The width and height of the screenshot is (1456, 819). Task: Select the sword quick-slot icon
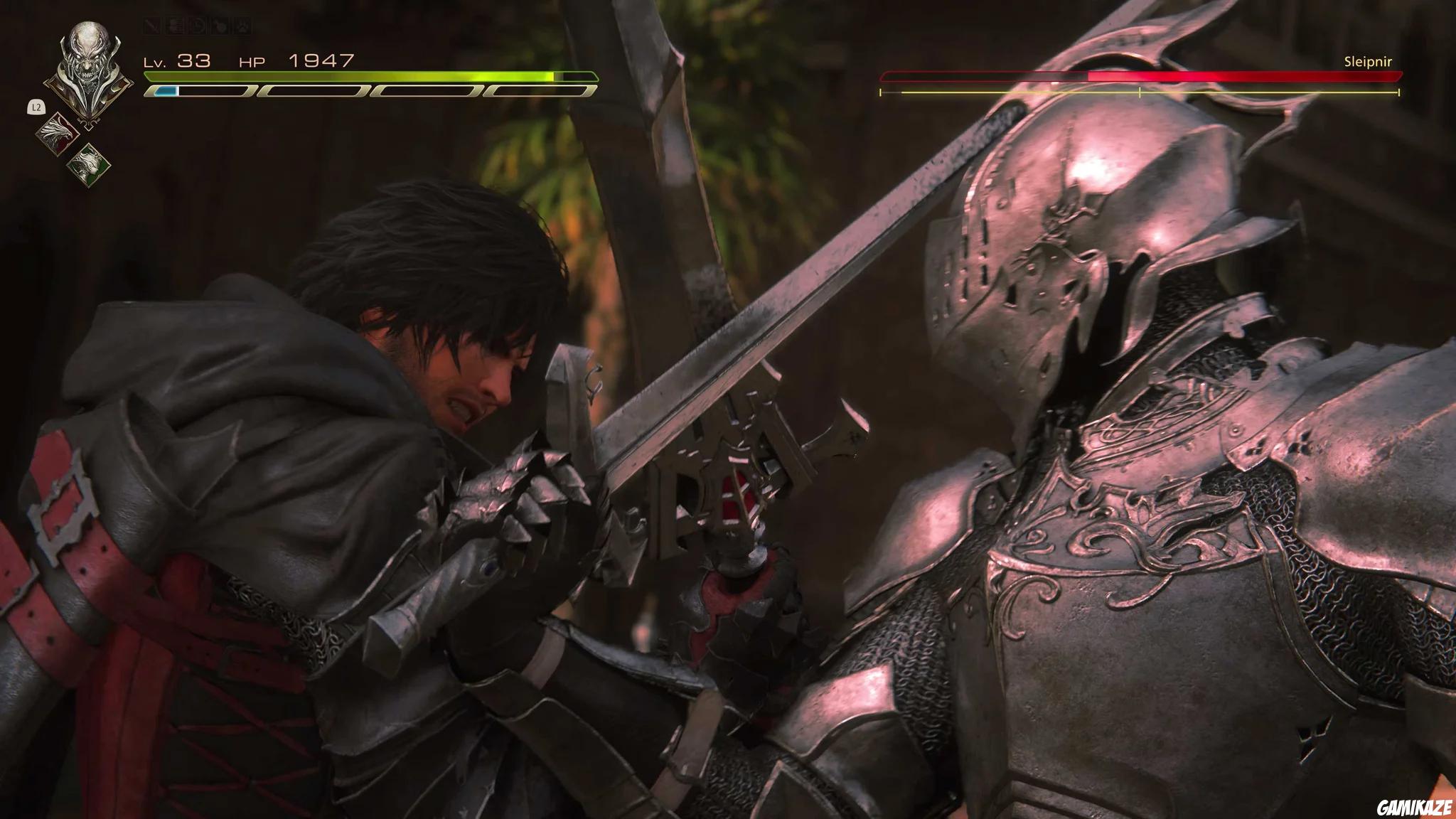point(151,26)
